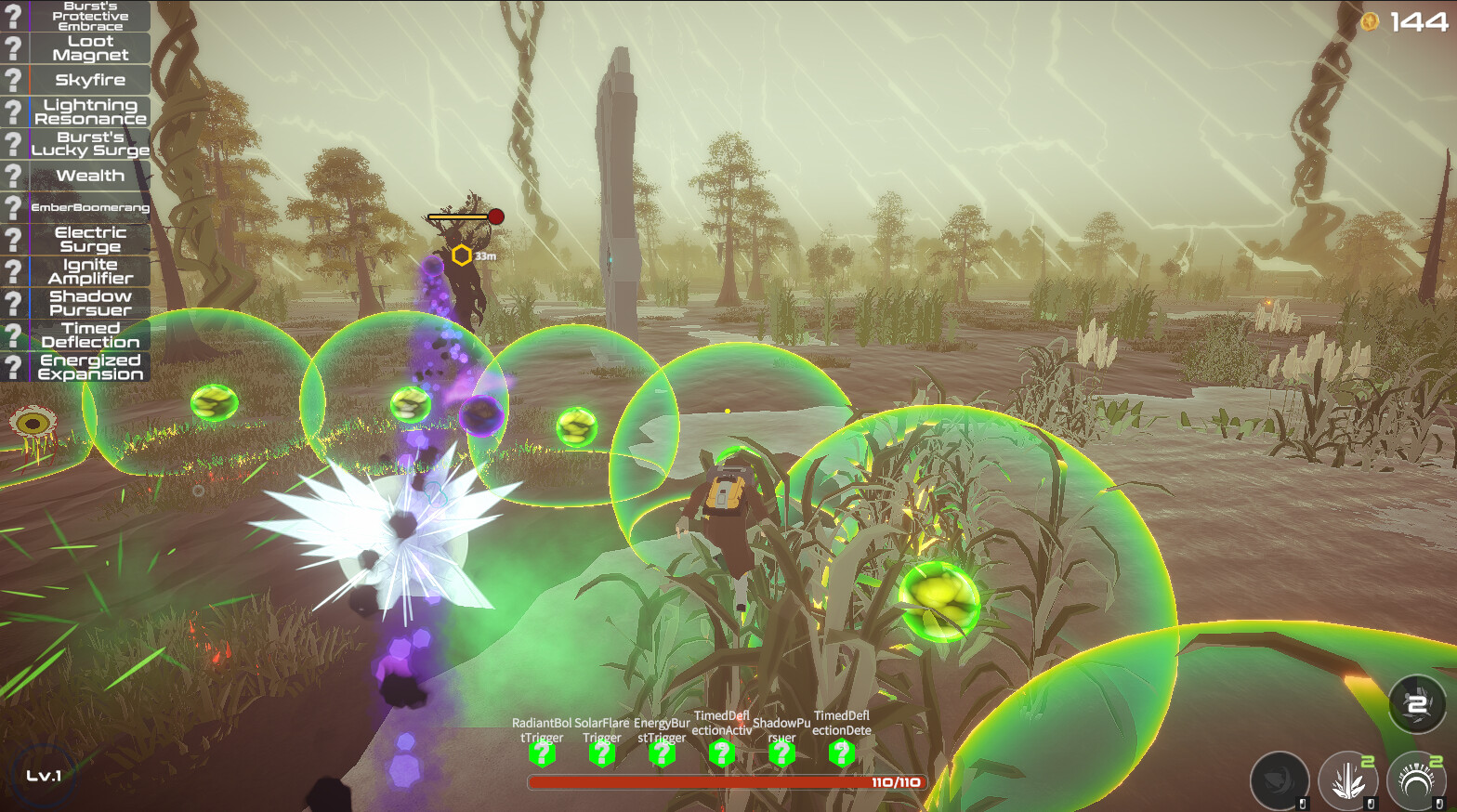Select the dark boomerang ability icon
The image size is (1457, 812).
[1280, 782]
